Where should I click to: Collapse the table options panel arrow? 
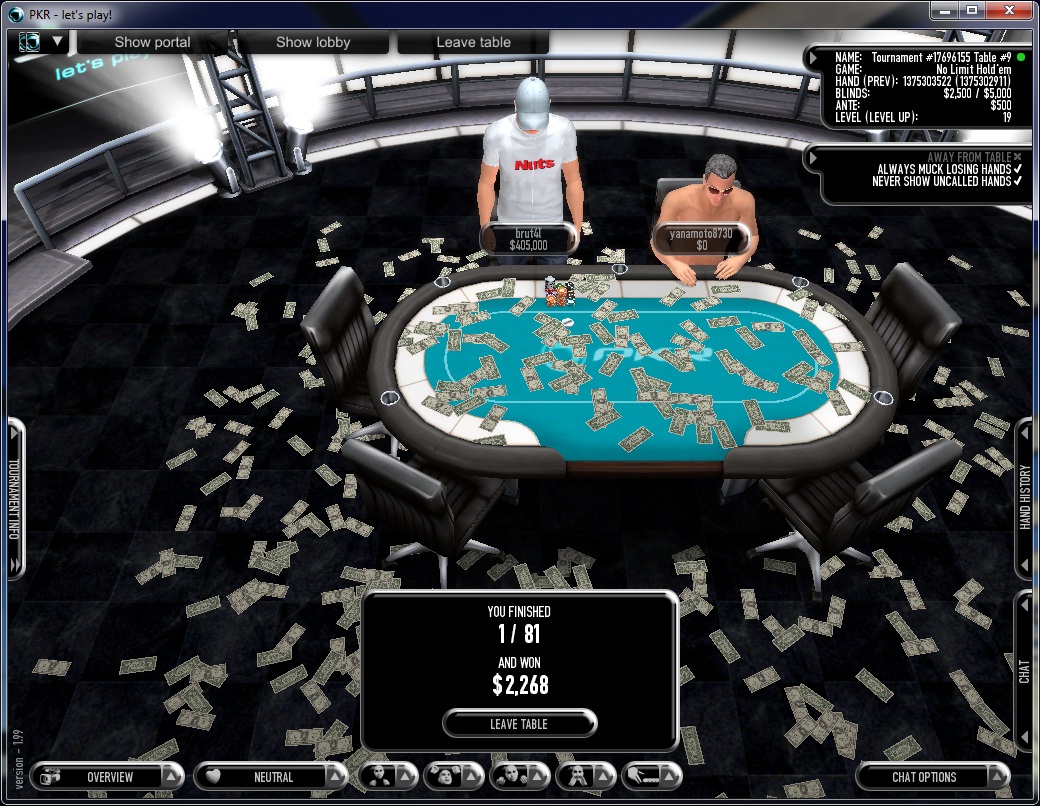[x=814, y=157]
